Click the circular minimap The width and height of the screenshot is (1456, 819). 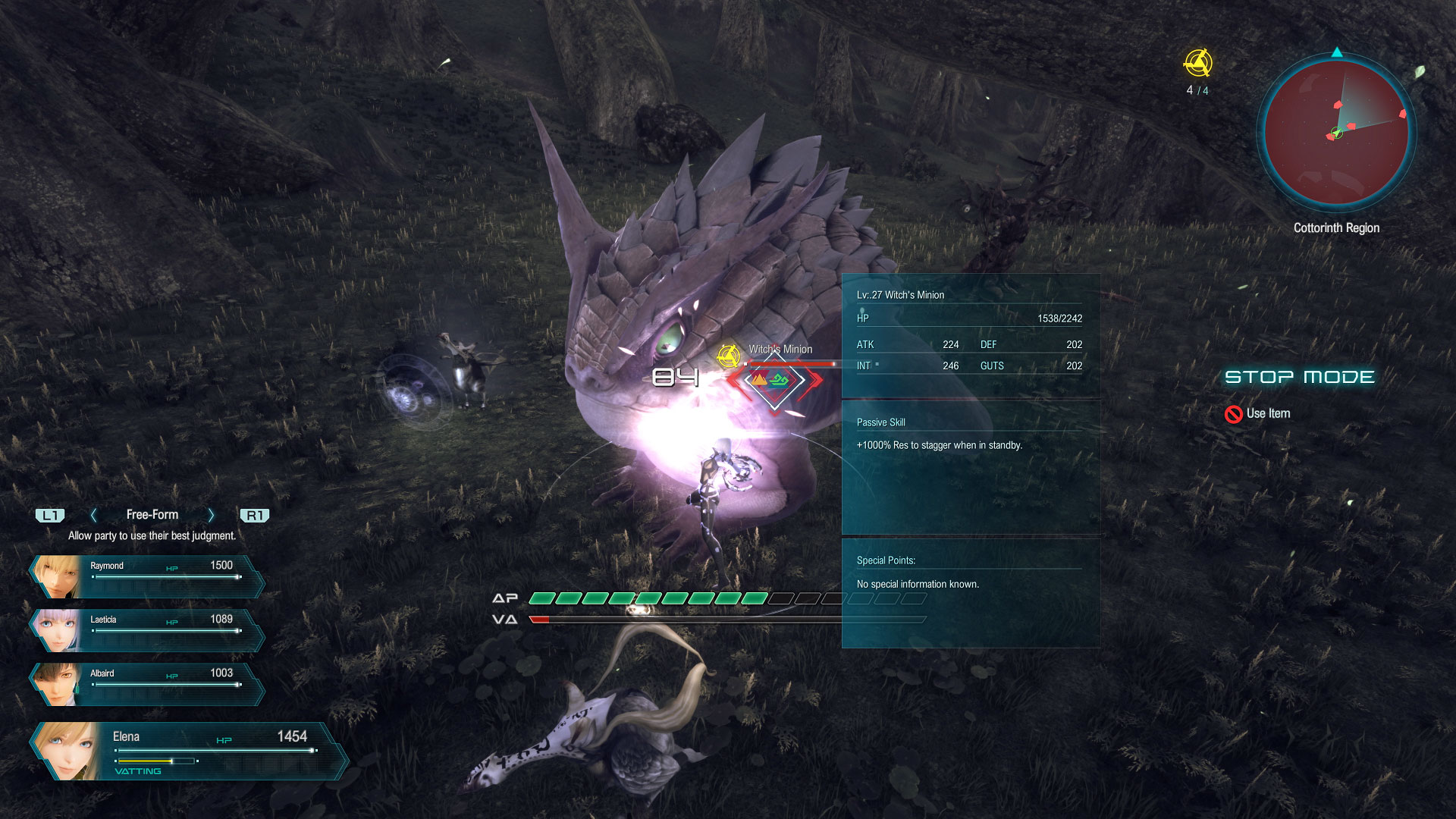coord(1336,132)
